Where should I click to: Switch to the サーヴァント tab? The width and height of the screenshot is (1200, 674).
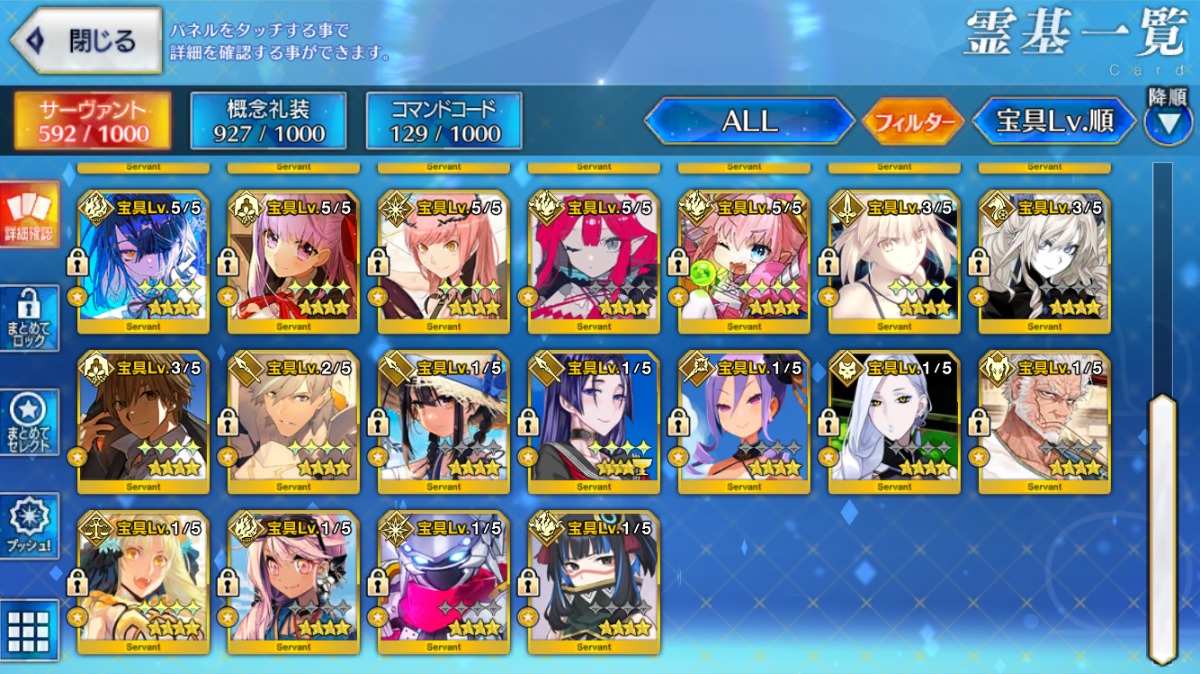coord(92,121)
